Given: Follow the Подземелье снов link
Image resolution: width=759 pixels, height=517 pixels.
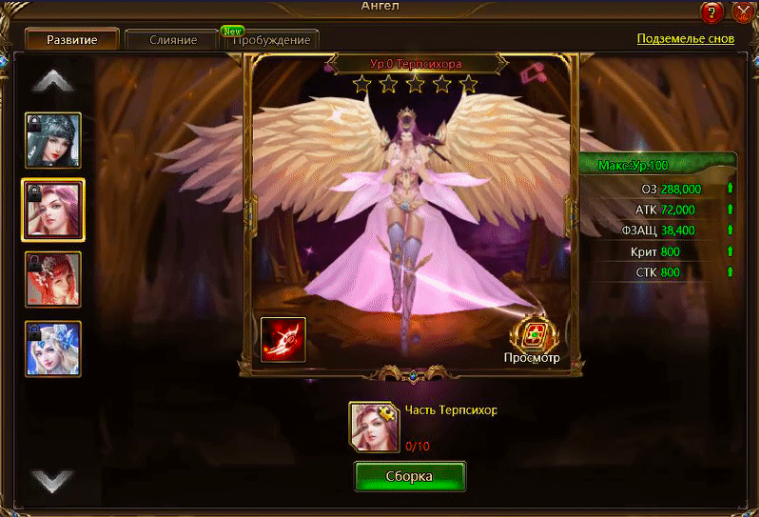Looking at the screenshot, I should point(685,39).
